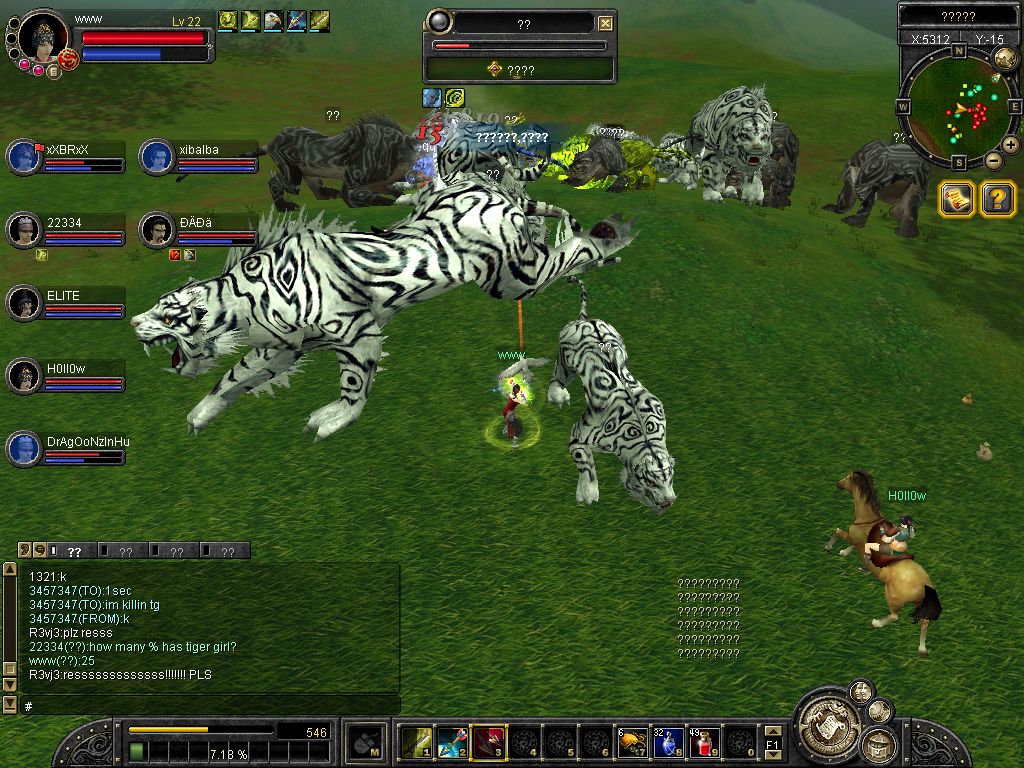
Task: Click your character portrait www
Action: click(x=42, y=37)
